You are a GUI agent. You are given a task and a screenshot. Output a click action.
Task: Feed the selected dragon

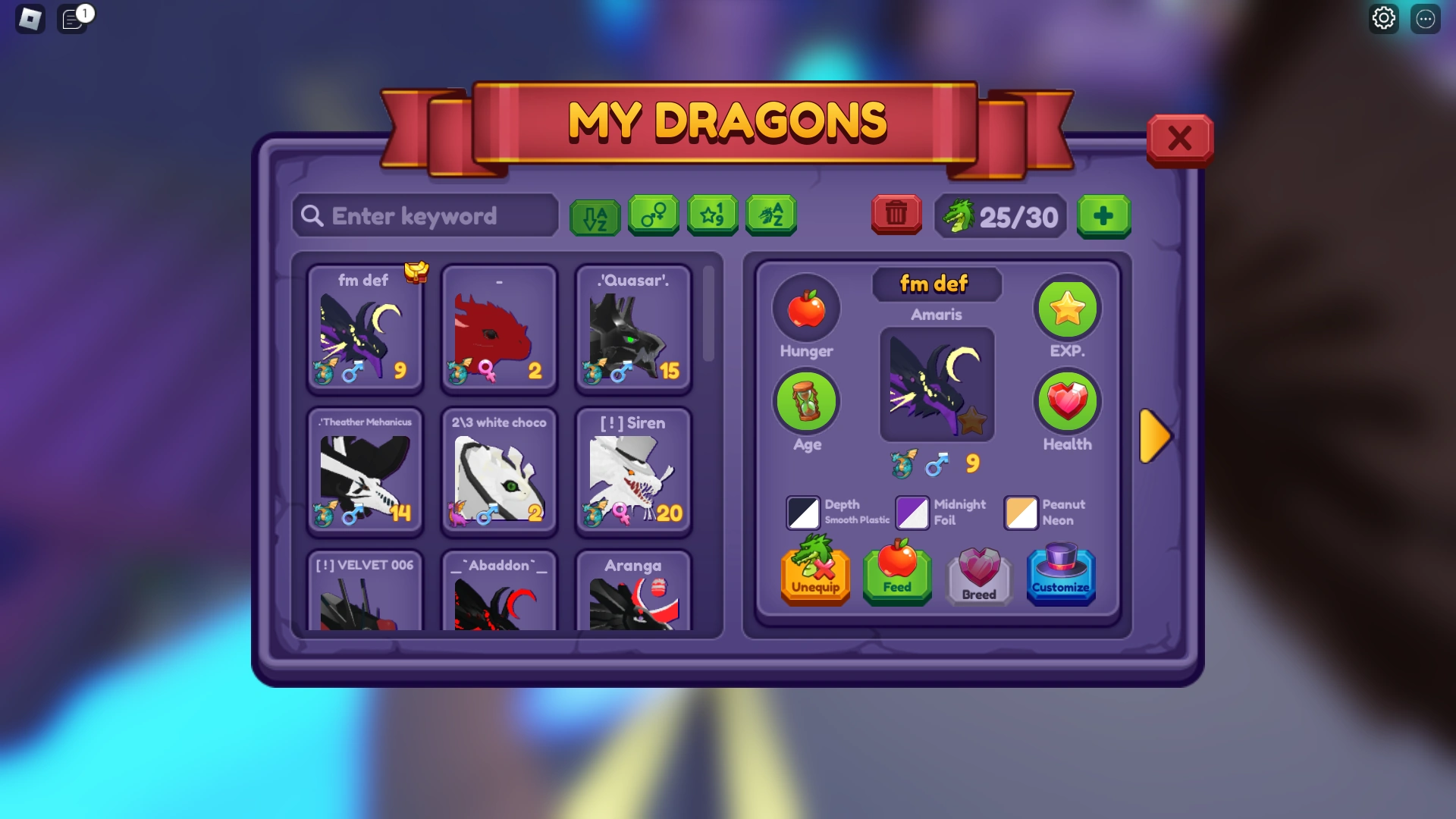click(897, 576)
